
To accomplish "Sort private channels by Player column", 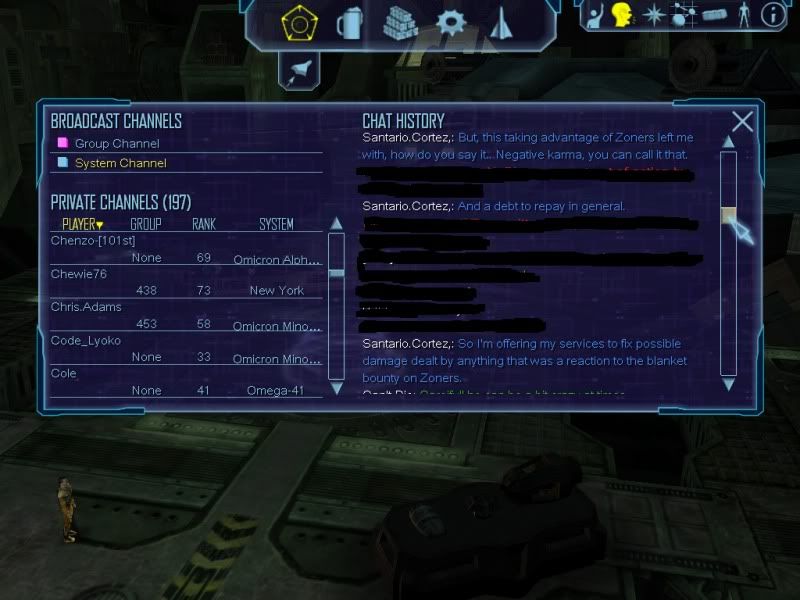I will (82, 224).
